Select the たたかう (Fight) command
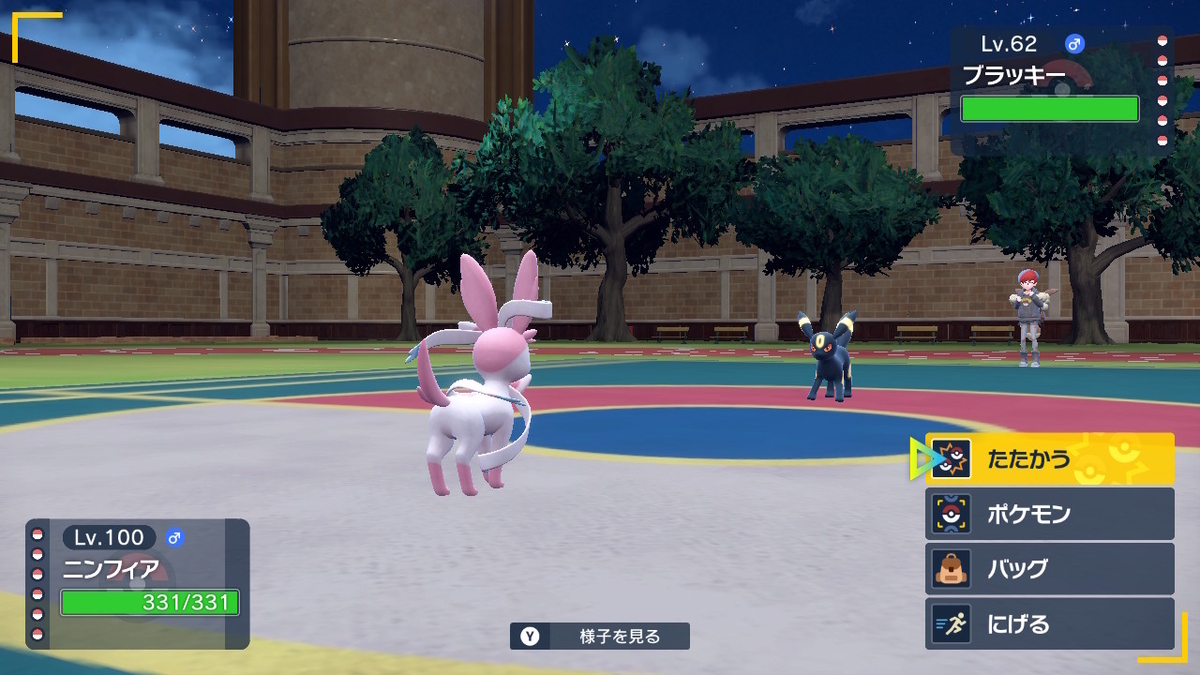This screenshot has width=1200, height=675. coord(1049,459)
